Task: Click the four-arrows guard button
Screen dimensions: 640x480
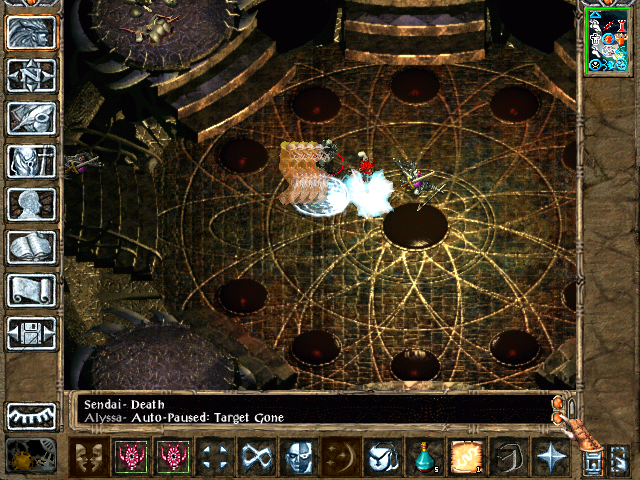Action: point(213,457)
